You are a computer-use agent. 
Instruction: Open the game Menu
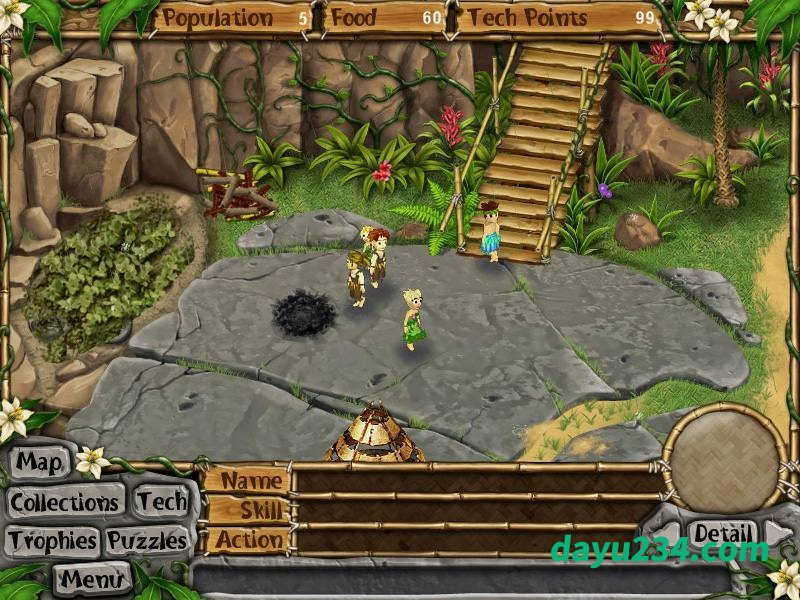tap(93, 578)
